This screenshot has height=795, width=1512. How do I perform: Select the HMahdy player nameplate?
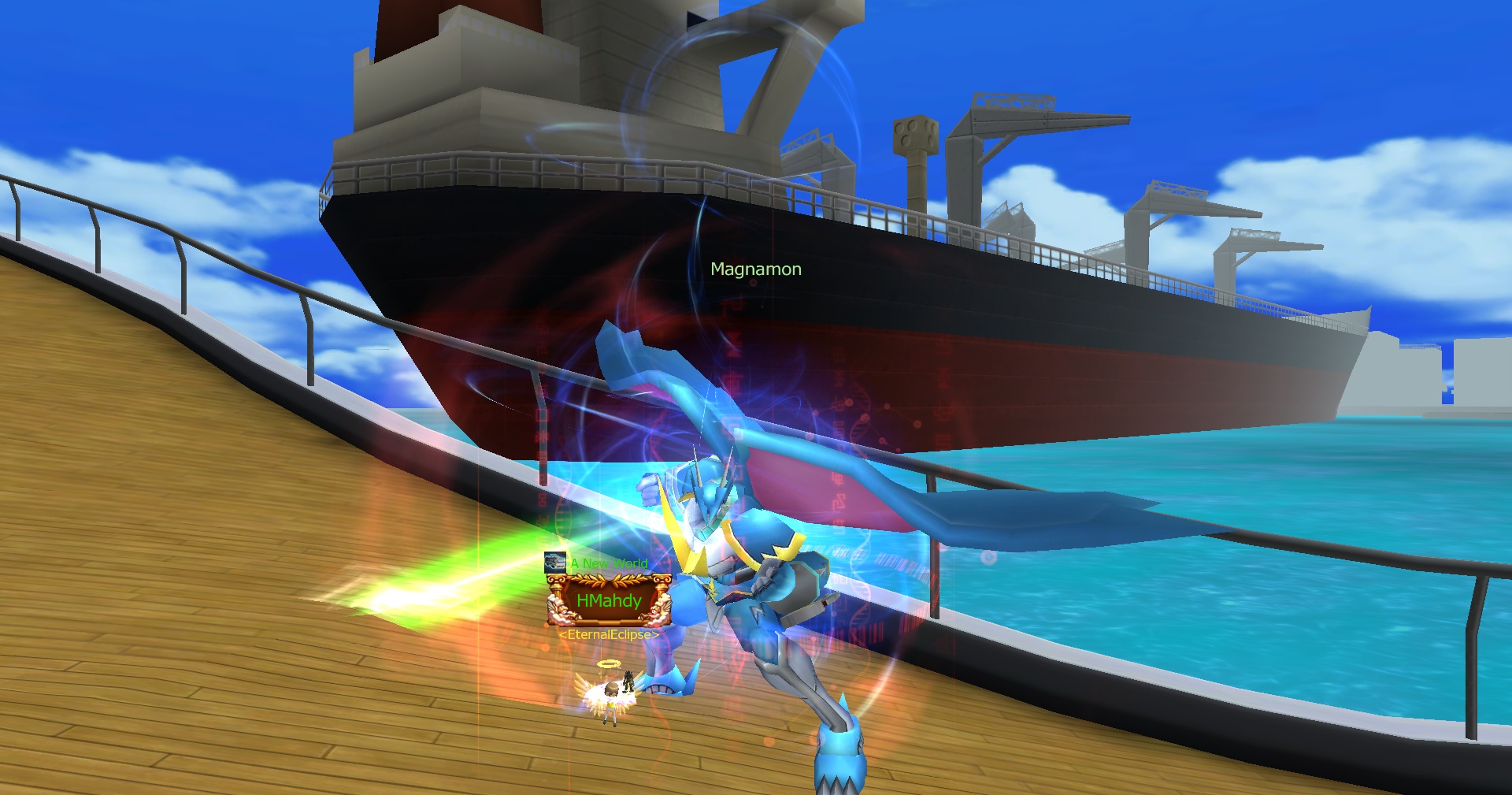609,601
